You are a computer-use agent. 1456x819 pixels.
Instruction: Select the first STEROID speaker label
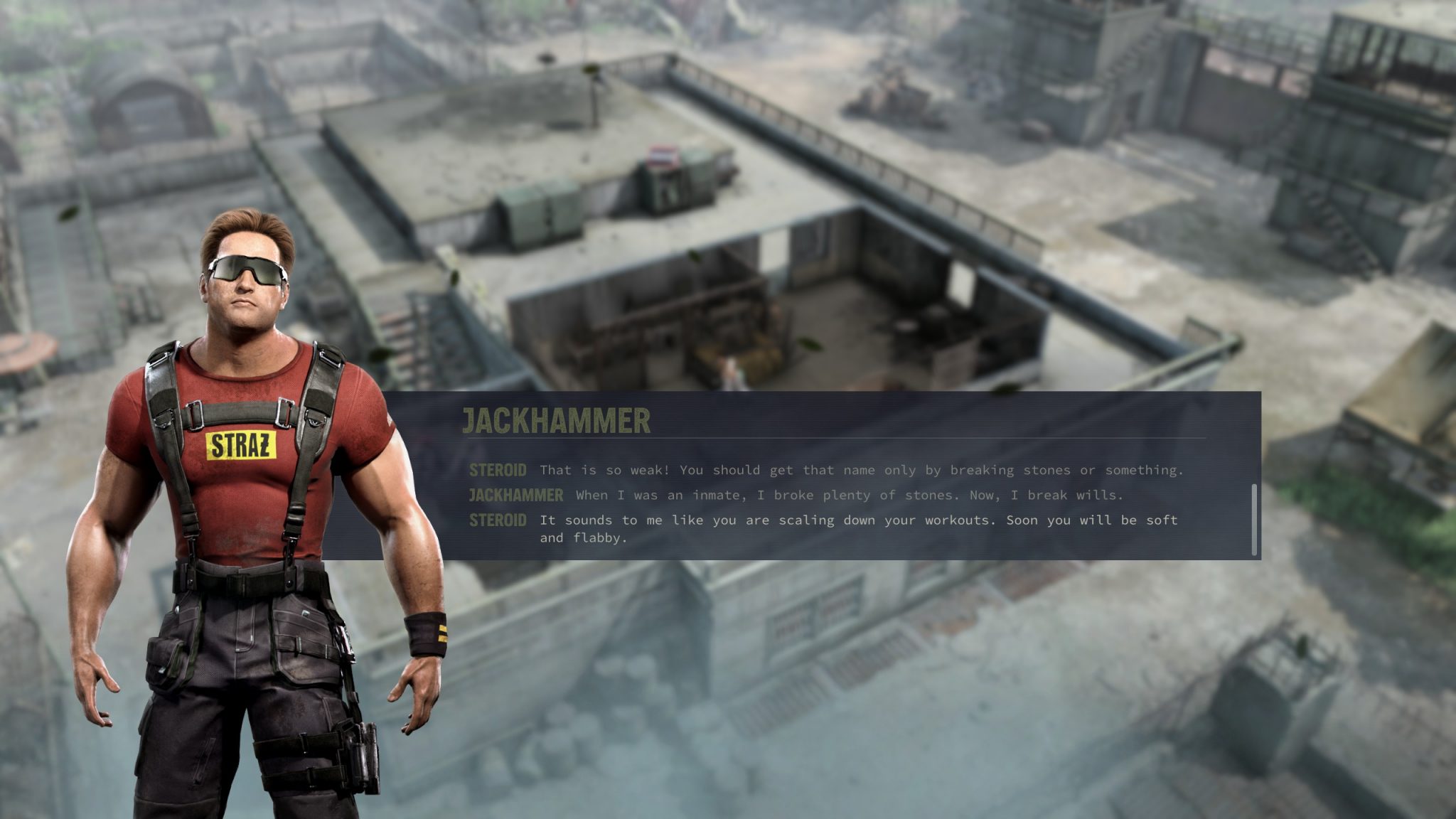click(497, 469)
